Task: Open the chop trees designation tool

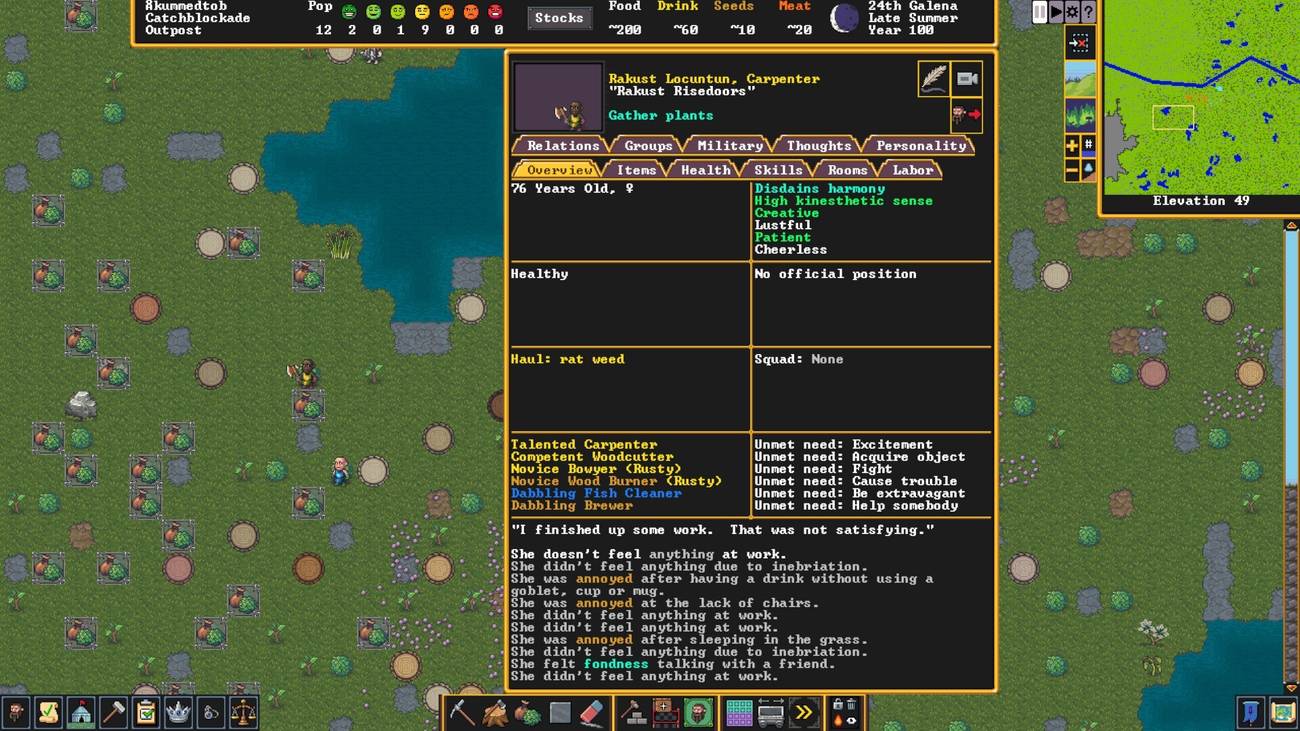Action: click(x=494, y=712)
